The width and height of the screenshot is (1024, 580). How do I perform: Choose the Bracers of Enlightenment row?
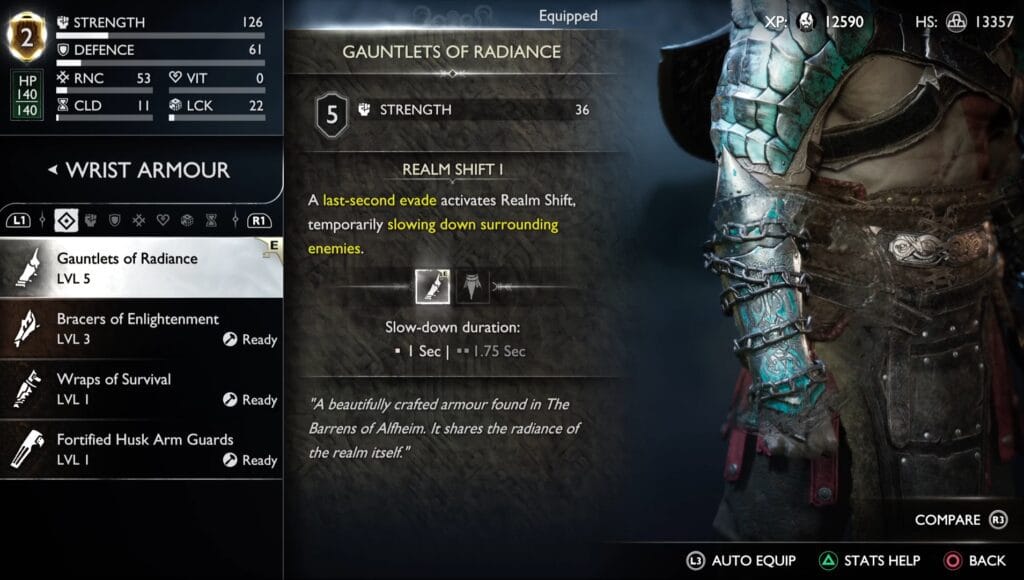[x=140, y=328]
